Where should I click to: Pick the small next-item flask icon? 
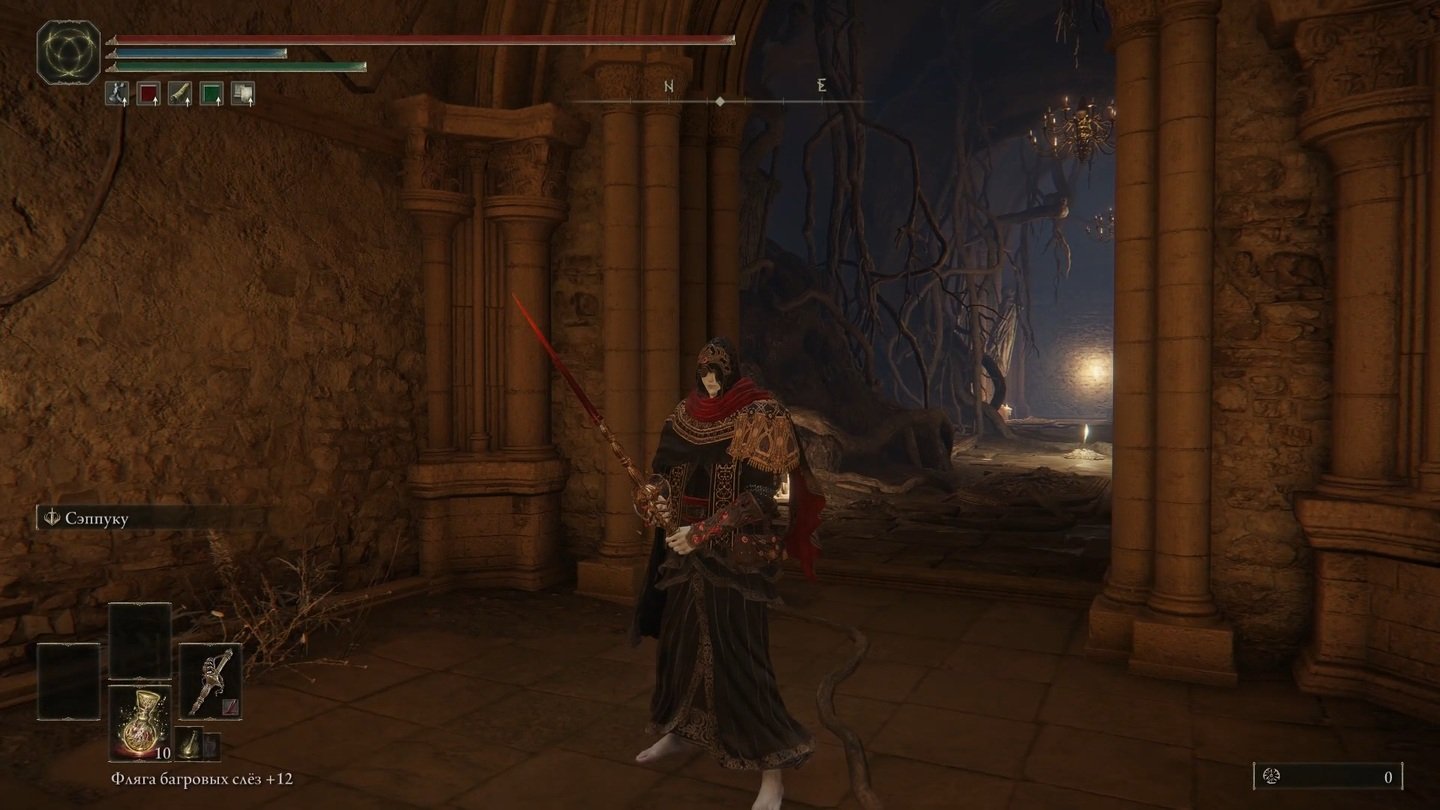click(x=190, y=744)
